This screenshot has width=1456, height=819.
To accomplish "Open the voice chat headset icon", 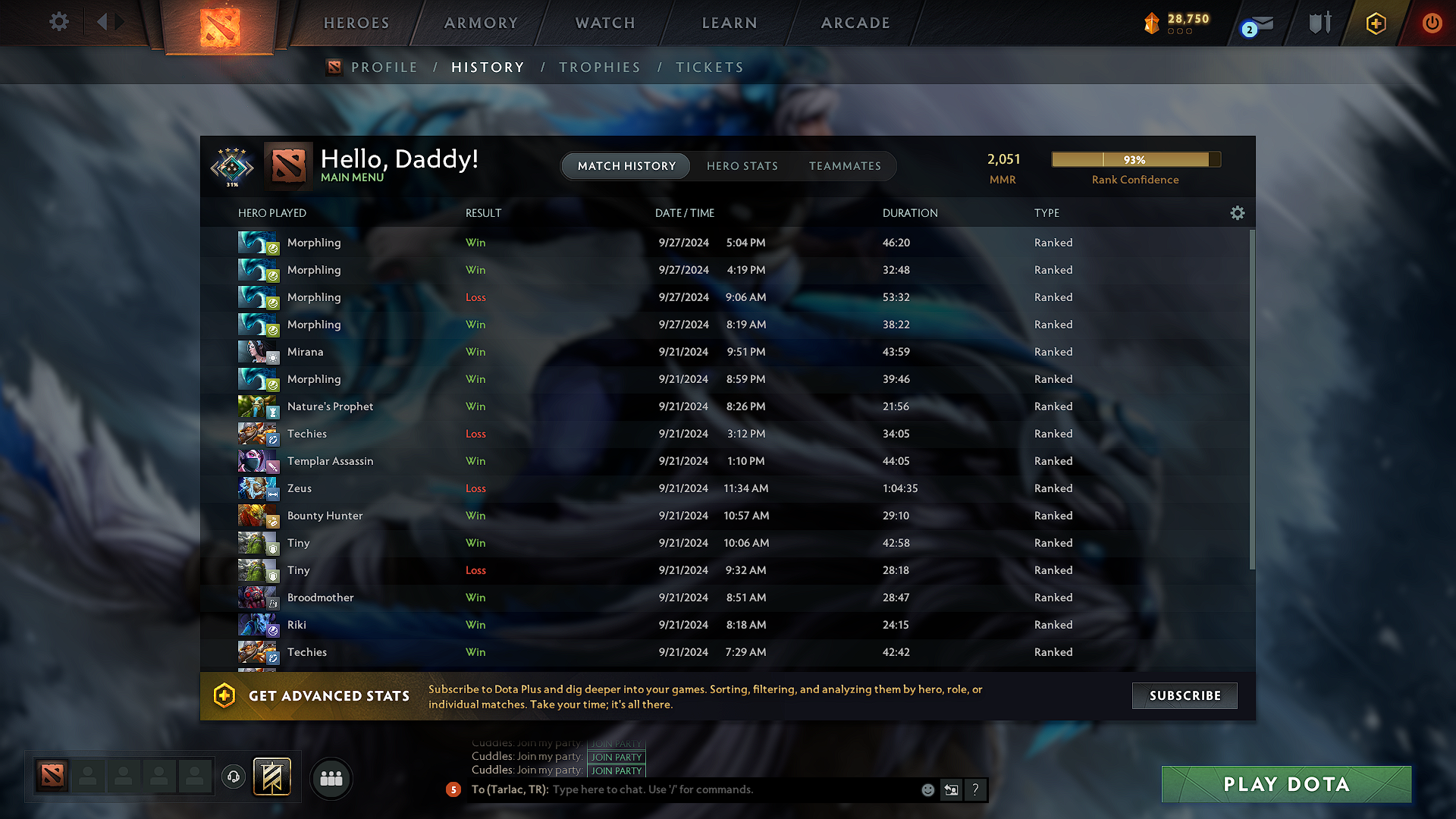I will tap(233, 777).
